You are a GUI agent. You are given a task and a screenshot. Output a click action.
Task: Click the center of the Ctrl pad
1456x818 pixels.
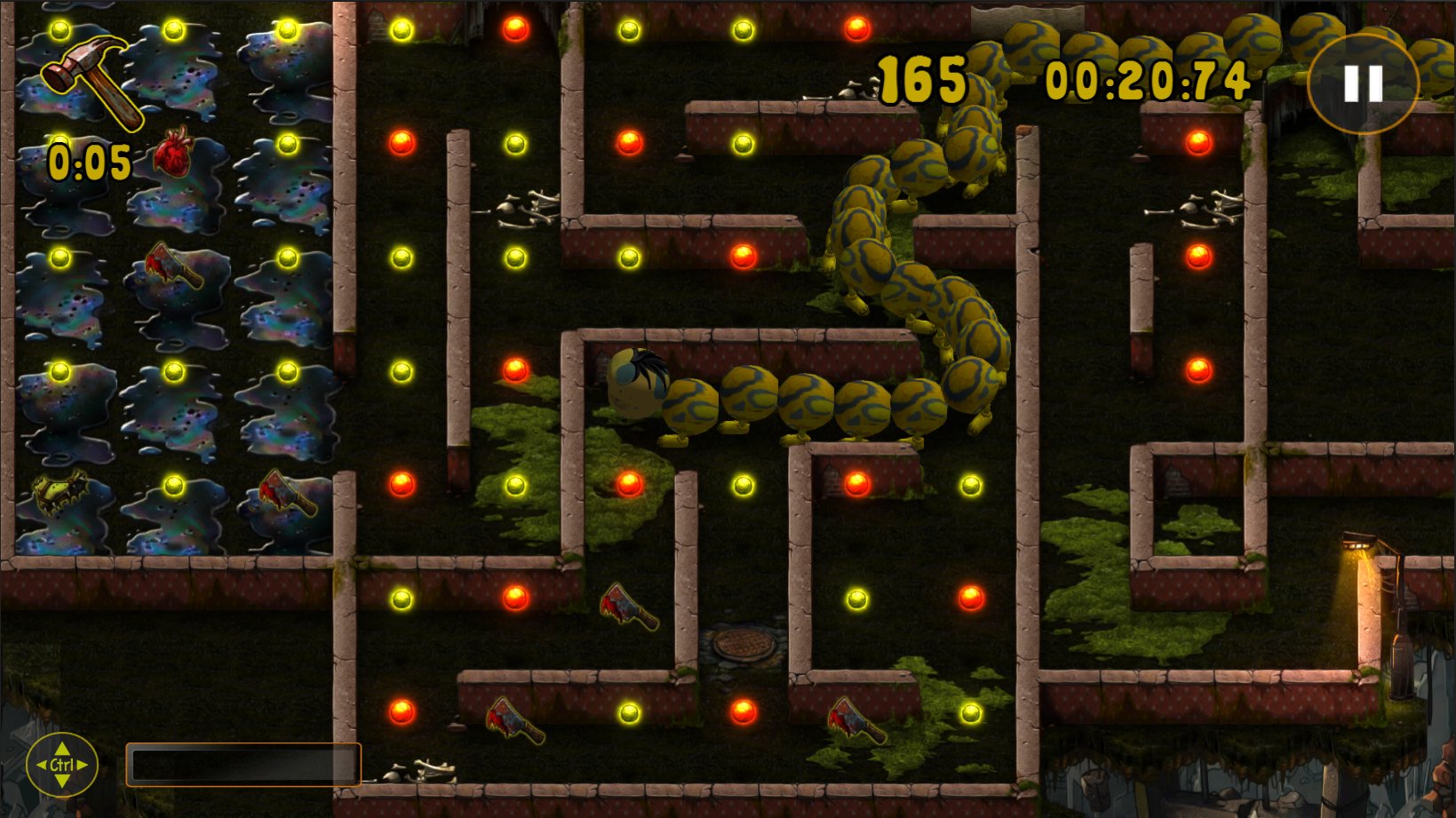click(63, 765)
